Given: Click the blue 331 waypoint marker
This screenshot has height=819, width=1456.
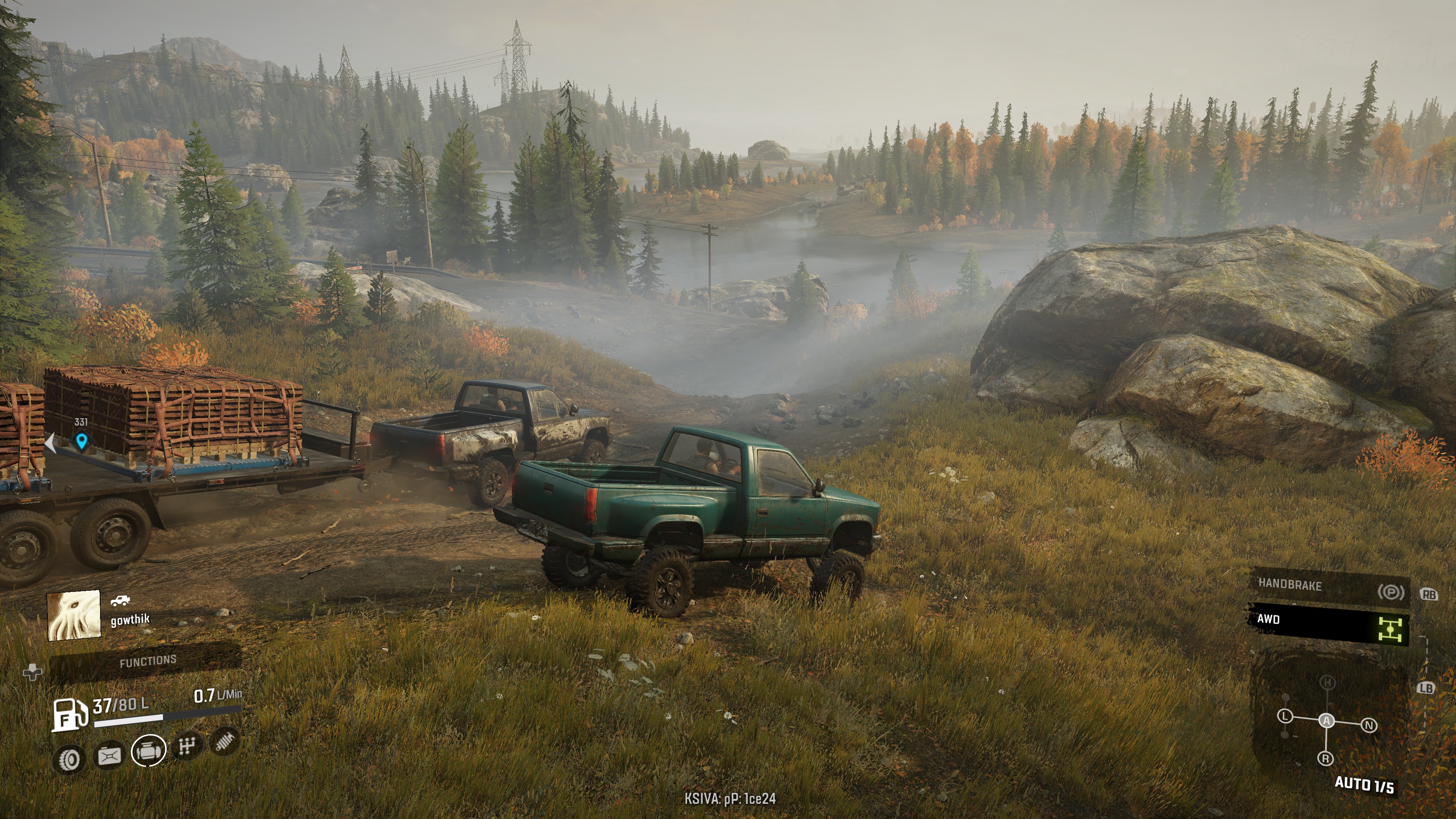Looking at the screenshot, I should (82, 440).
